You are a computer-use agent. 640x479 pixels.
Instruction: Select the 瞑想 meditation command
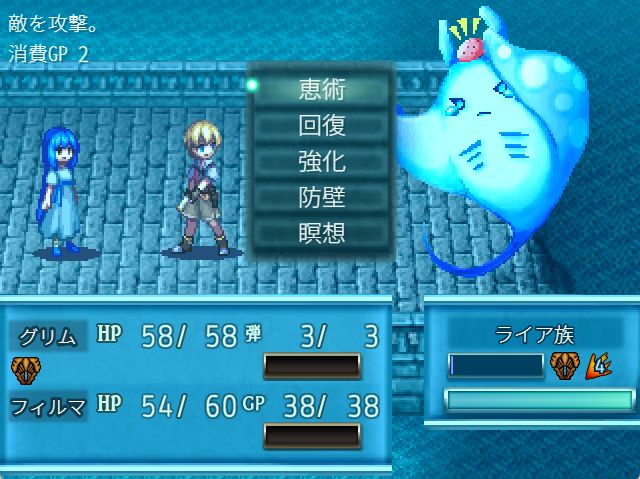pyautogui.click(x=321, y=233)
